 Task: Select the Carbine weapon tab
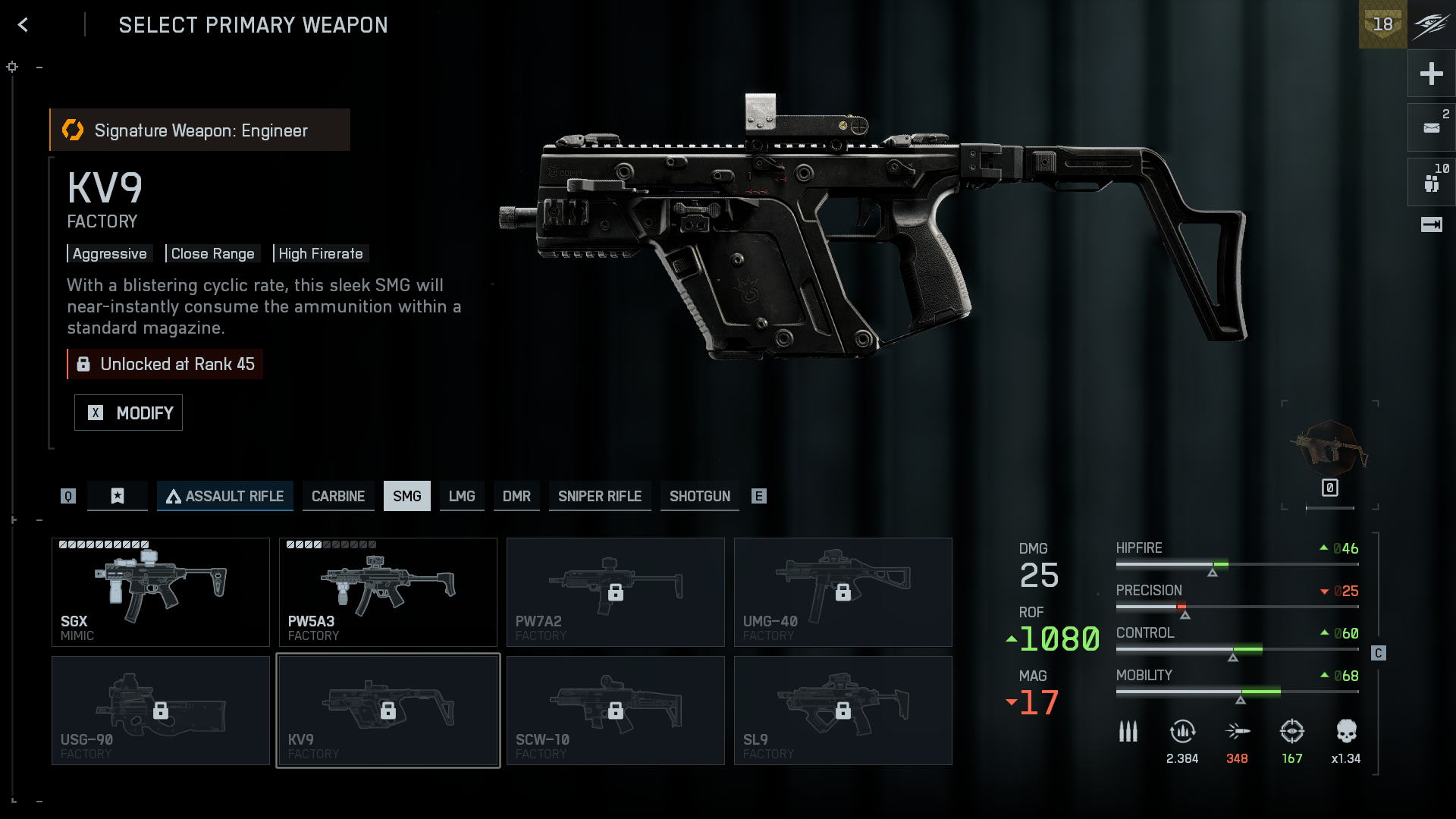[338, 496]
